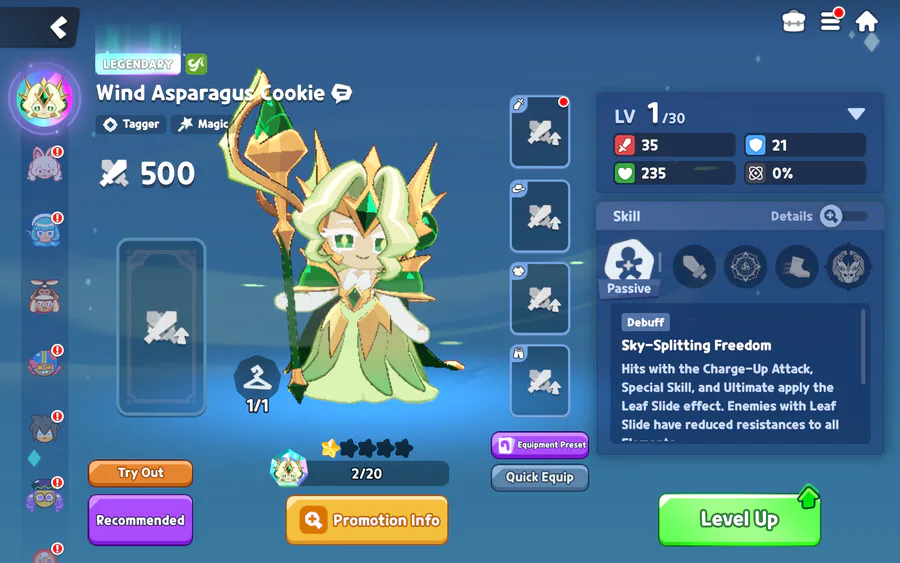Viewport: 900px width, 563px height.
Task: Select the Wind Asparagus Cookie portrait
Action: 44,99
